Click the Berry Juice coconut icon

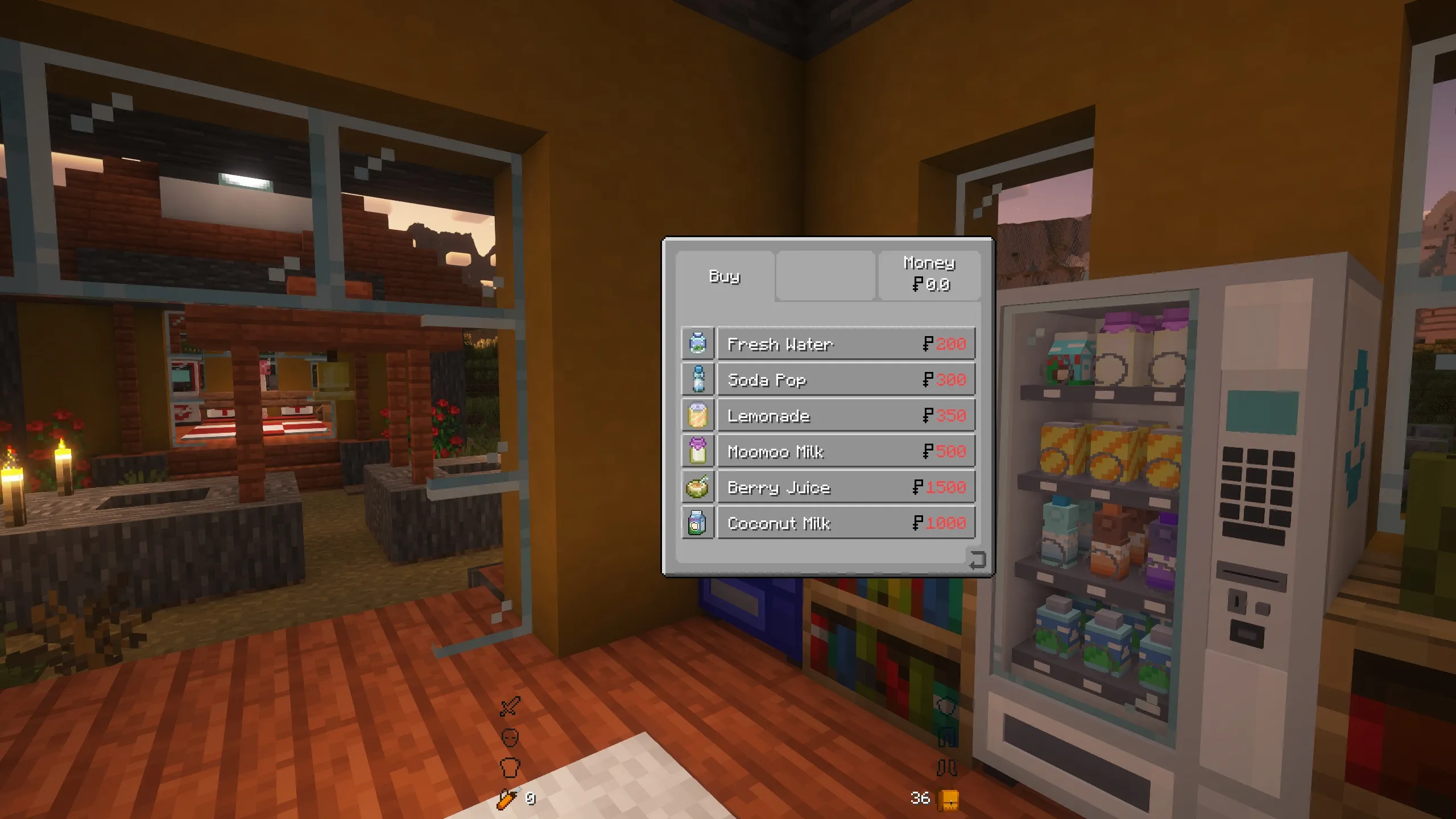pyautogui.click(x=697, y=487)
